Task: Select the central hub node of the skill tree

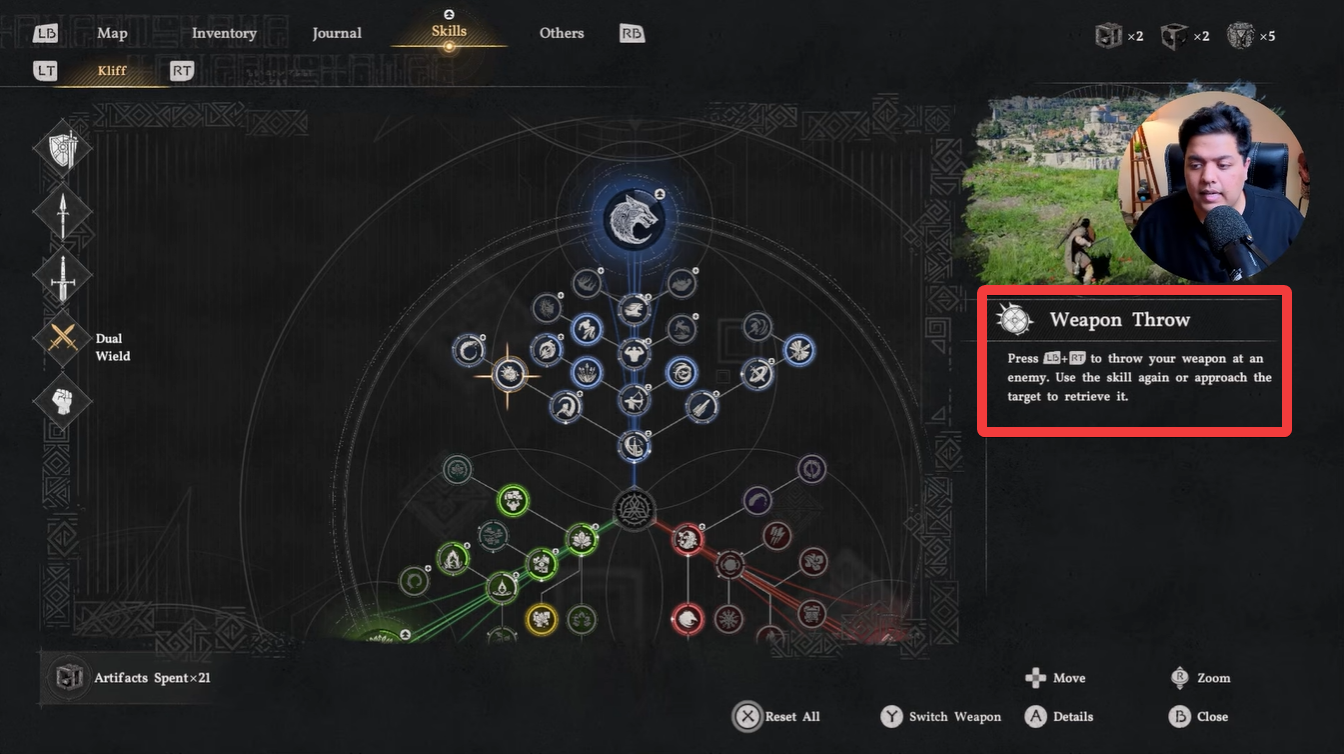Action: pyautogui.click(x=634, y=509)
